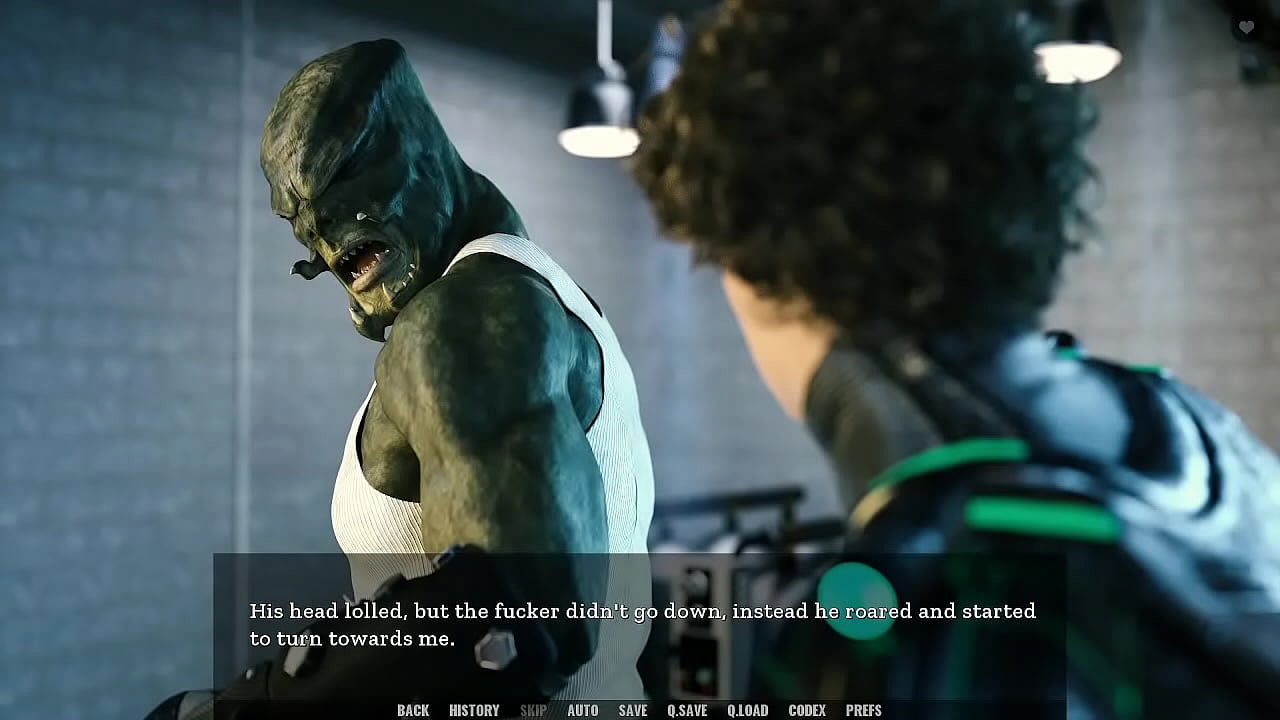
Task: Go back to the previous dialogue line
Action: coord(413,710)
